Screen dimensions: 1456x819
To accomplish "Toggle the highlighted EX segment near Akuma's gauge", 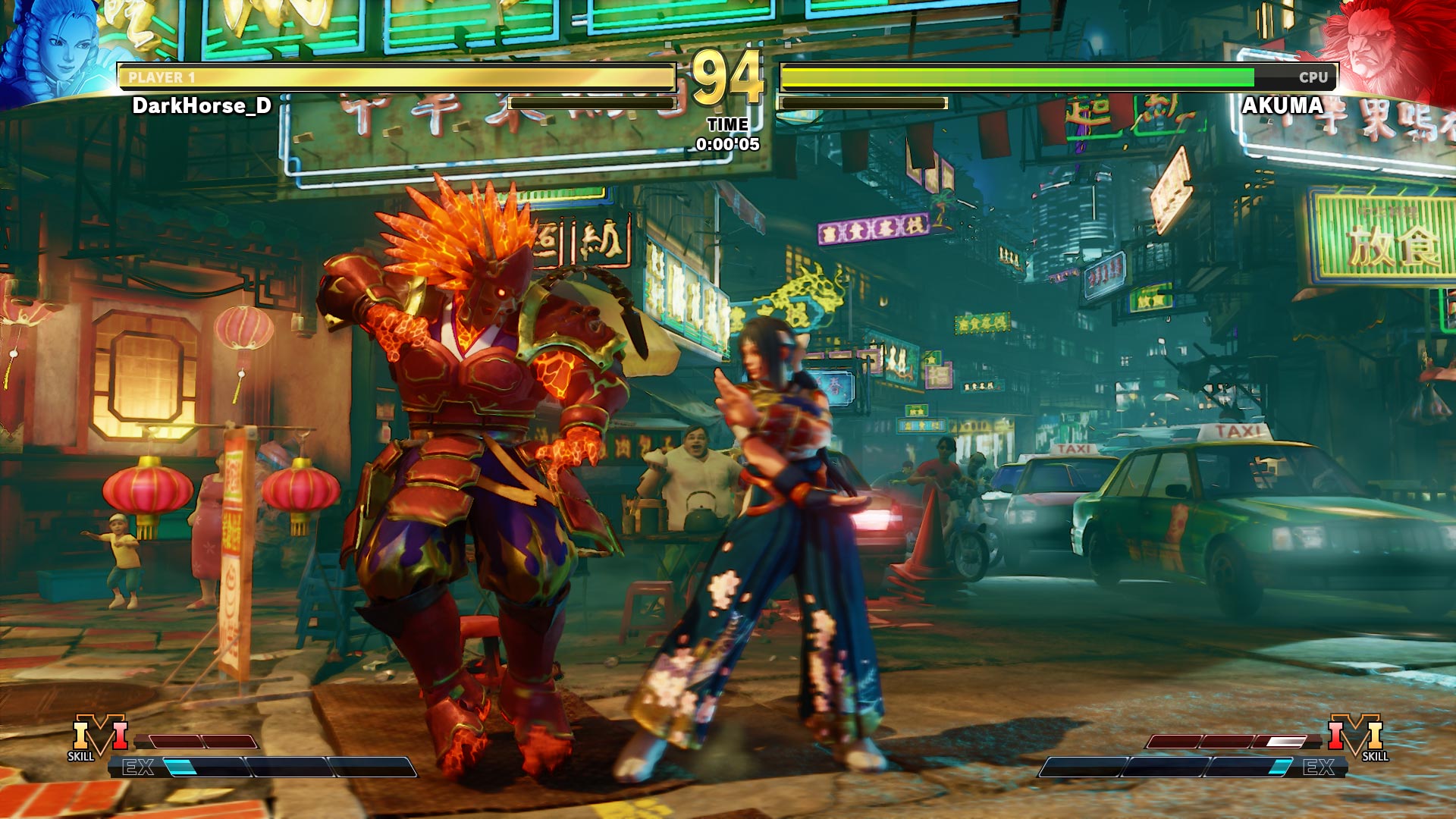I will click(1279, 767).
